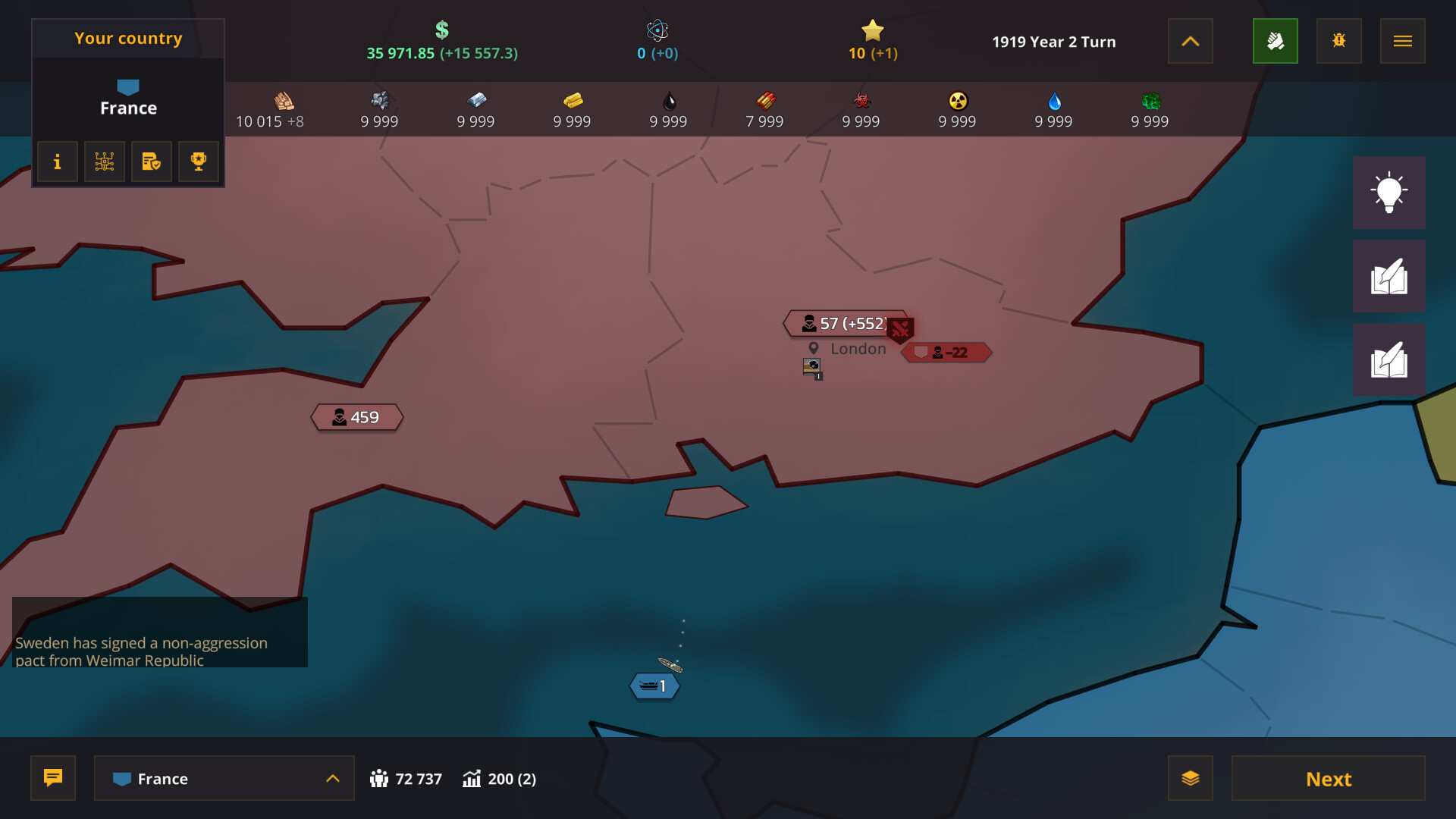
Task: Open the chat message icon bottom left
Action: coord(52,778)
